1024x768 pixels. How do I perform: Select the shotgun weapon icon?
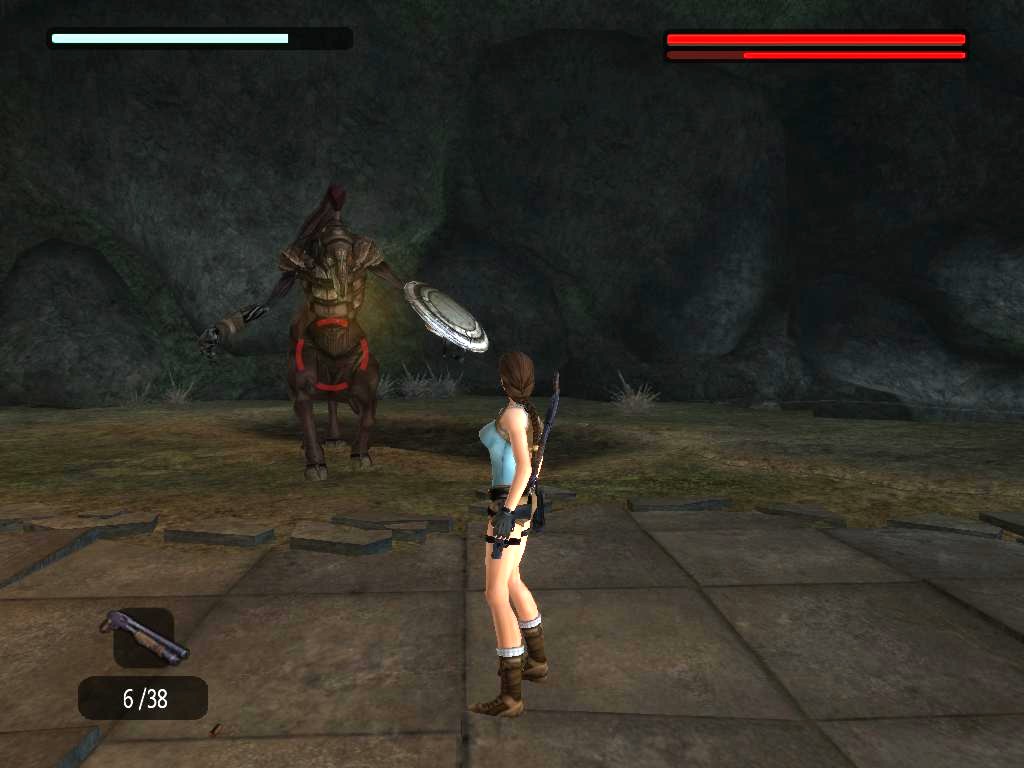[144, 637]
